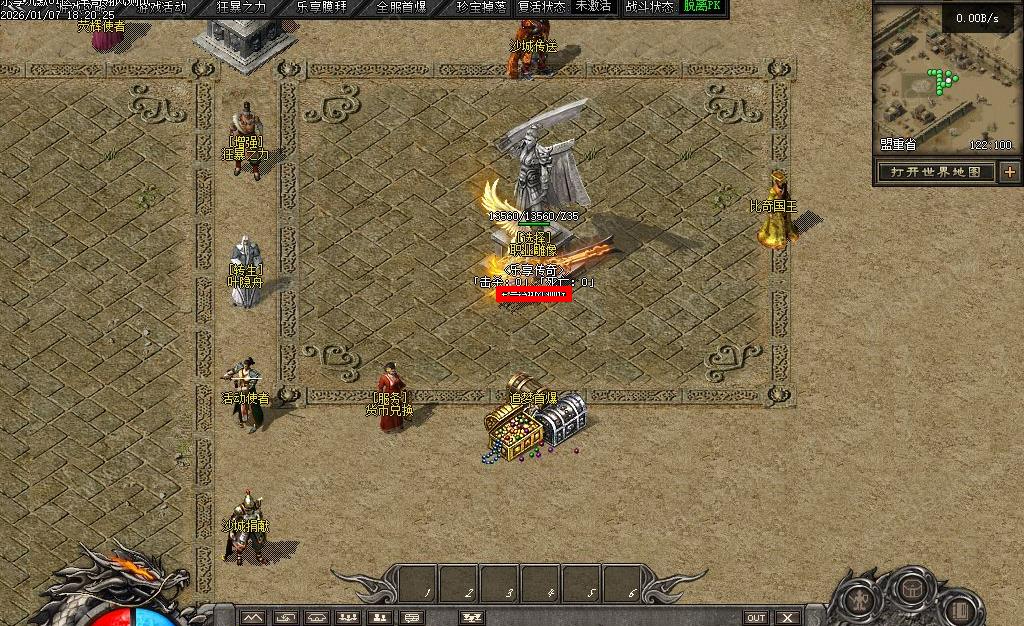Click the 全服首爆 button
This screenshot has width=1024, height=626.
coord(401,7)
